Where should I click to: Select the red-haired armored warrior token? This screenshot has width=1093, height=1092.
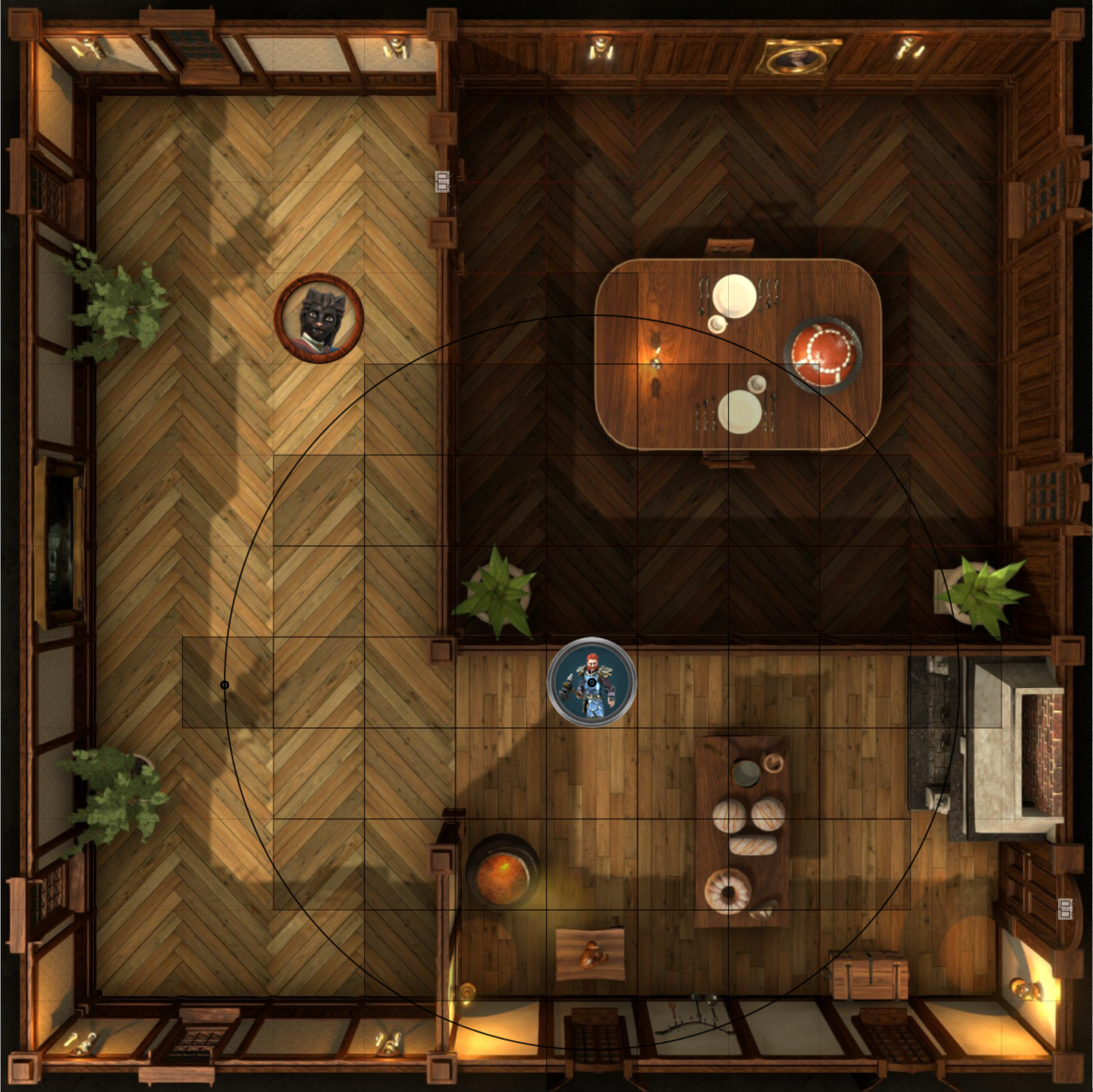click(591, 682)
